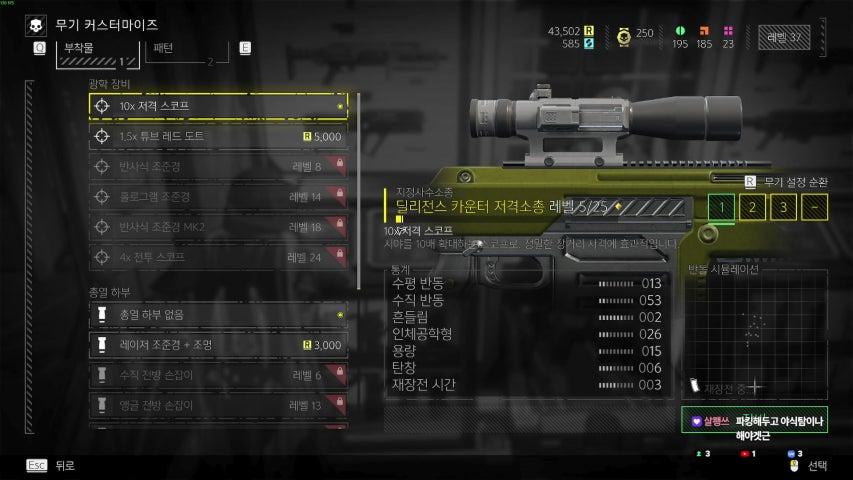Viewport: 853px width, 480px height.
Task: Select 총열 하부 없음 option
Action: click(218, 315)
